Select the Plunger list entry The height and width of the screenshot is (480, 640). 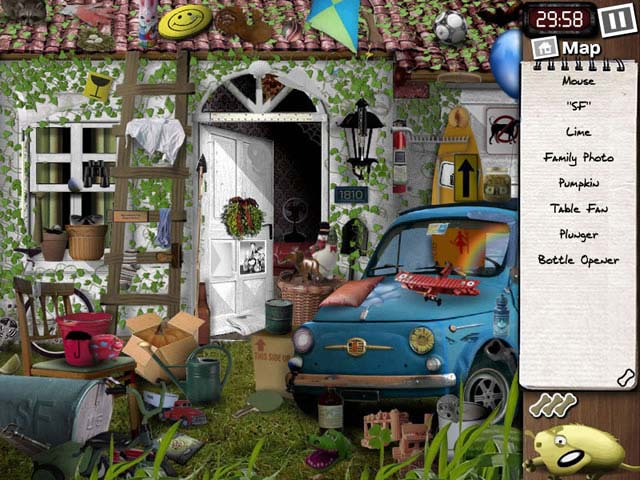[x=578, y=235]
